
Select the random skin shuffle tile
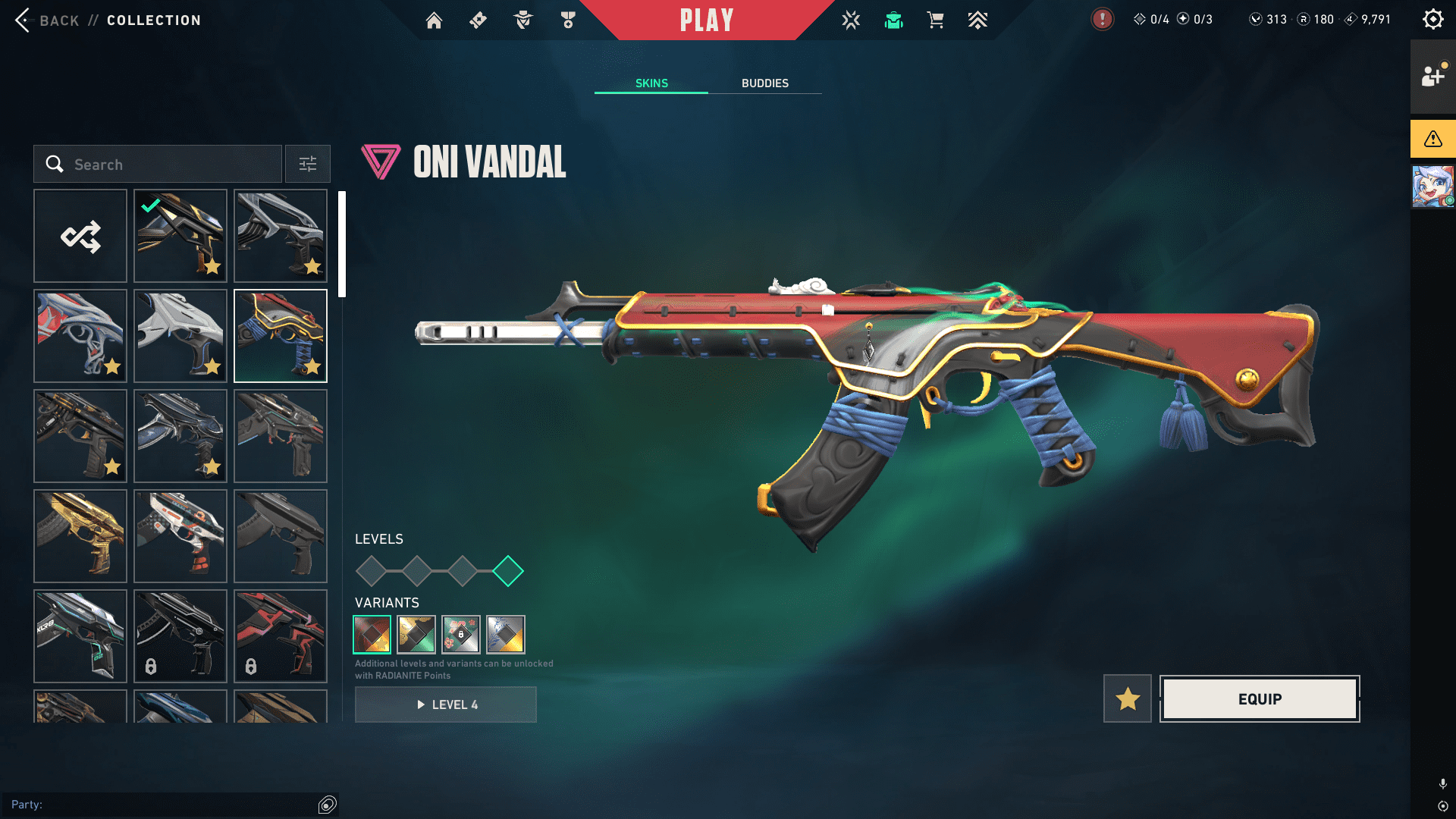click(x=80, y=237)
